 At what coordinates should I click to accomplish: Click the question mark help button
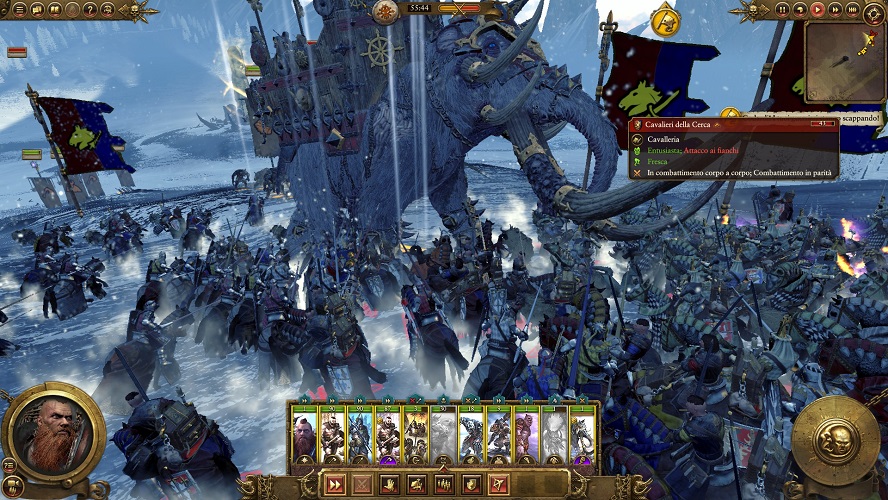coord(90,10)
